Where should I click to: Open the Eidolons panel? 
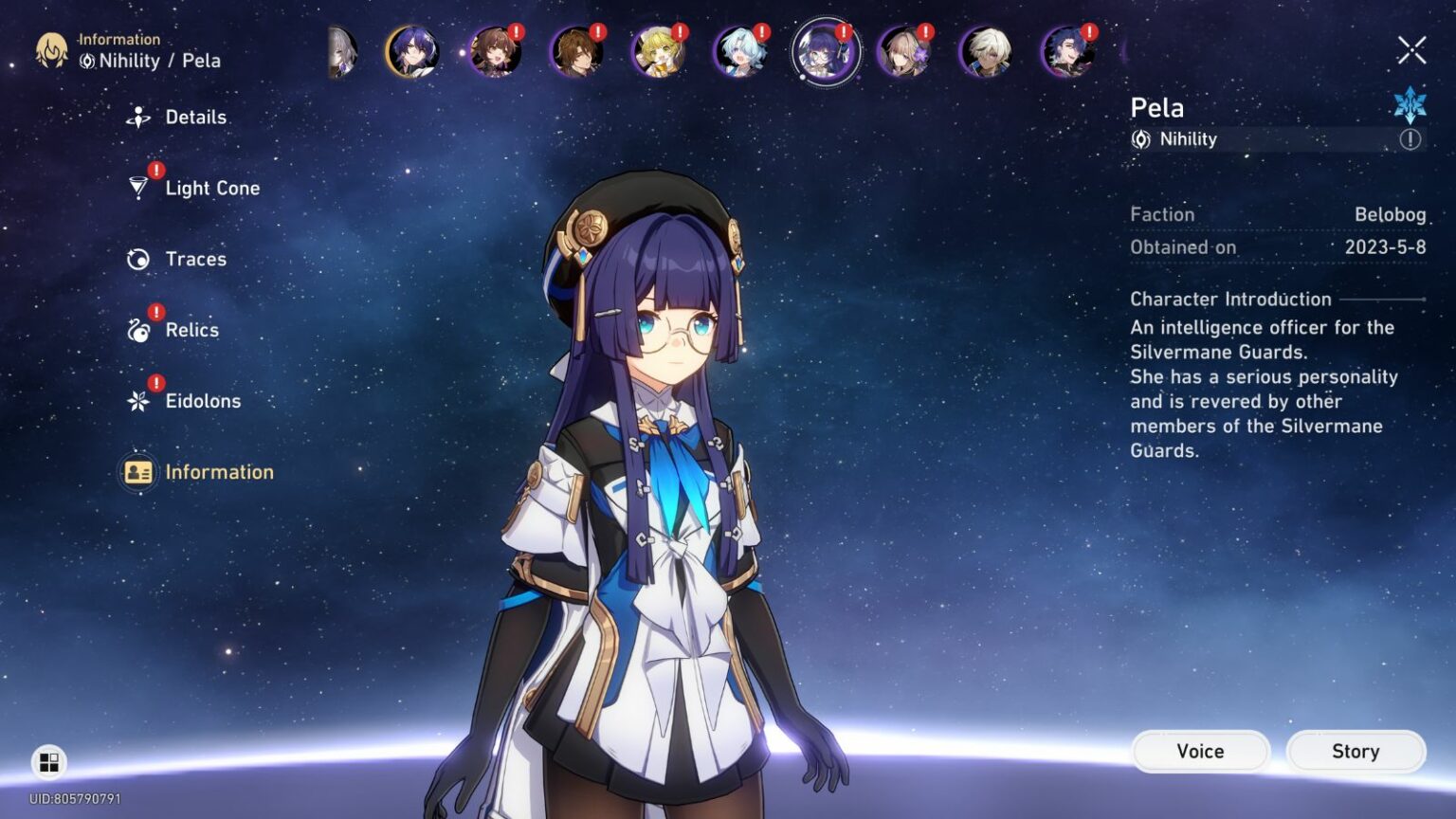tap(138, 400)
